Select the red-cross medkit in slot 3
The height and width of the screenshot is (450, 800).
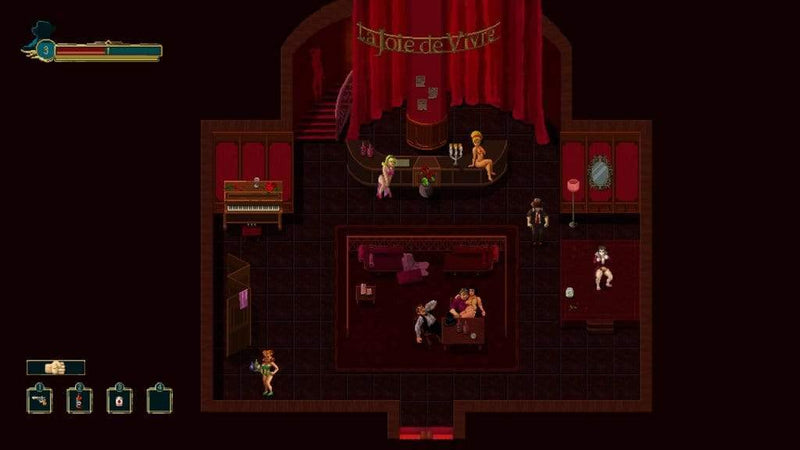tap(119, 400)
